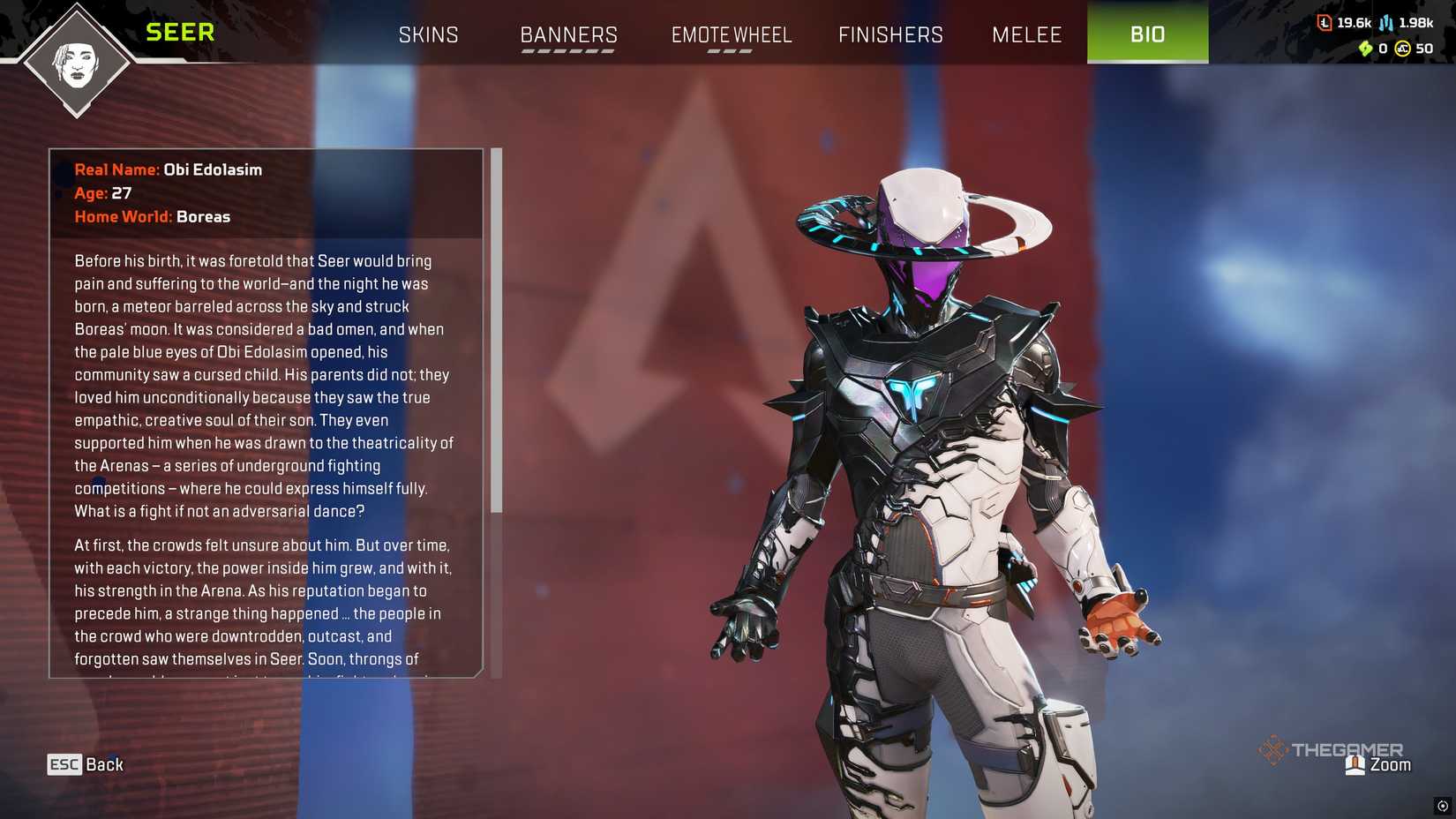Click the yellow Apex Coins icon
Viewport: 1456px width, 819px height.
(x=1403, y=49)
